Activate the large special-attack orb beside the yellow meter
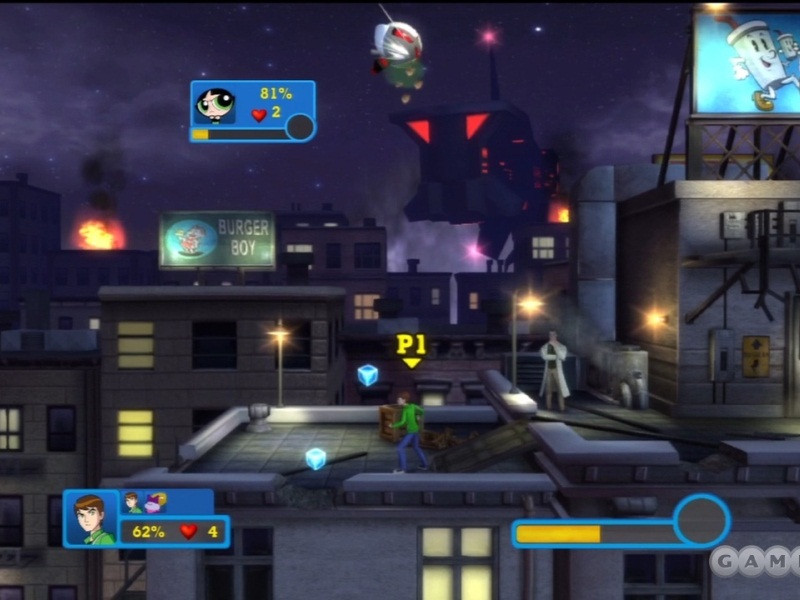The width and height of the screenshot is (800, 600). tap(701, 521)
